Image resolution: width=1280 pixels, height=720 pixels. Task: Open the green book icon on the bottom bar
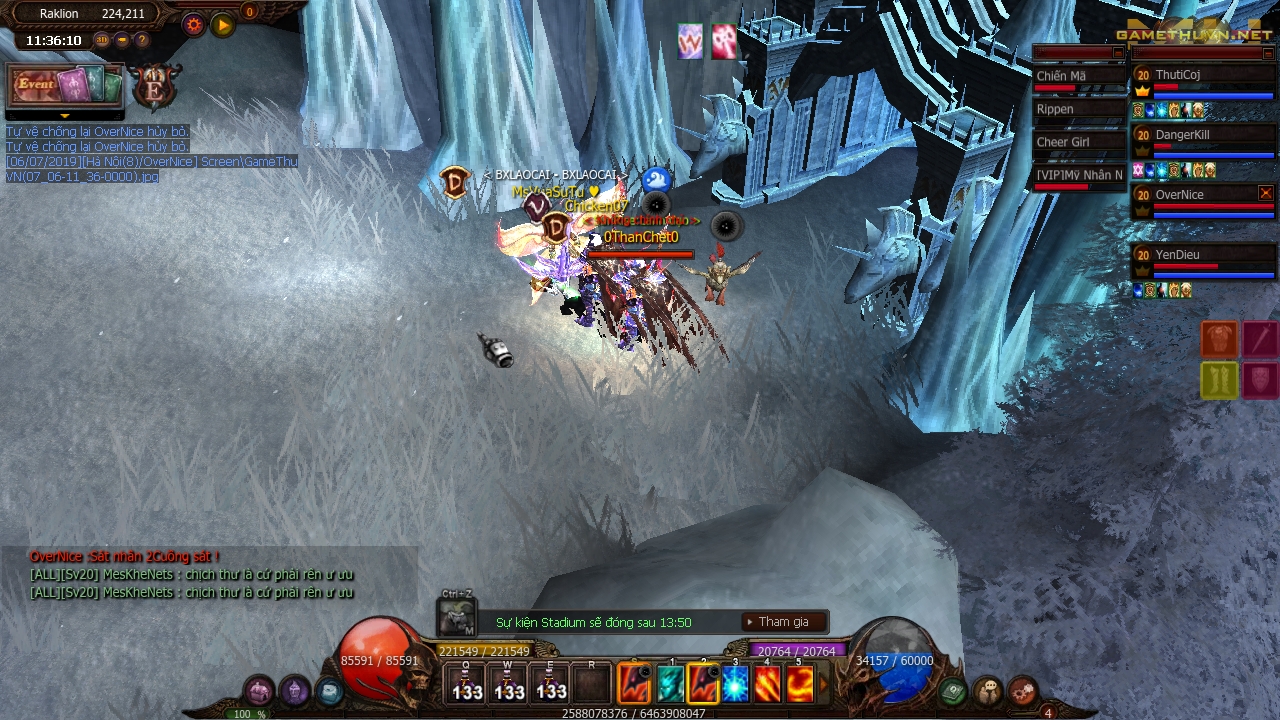pos(952,690)
